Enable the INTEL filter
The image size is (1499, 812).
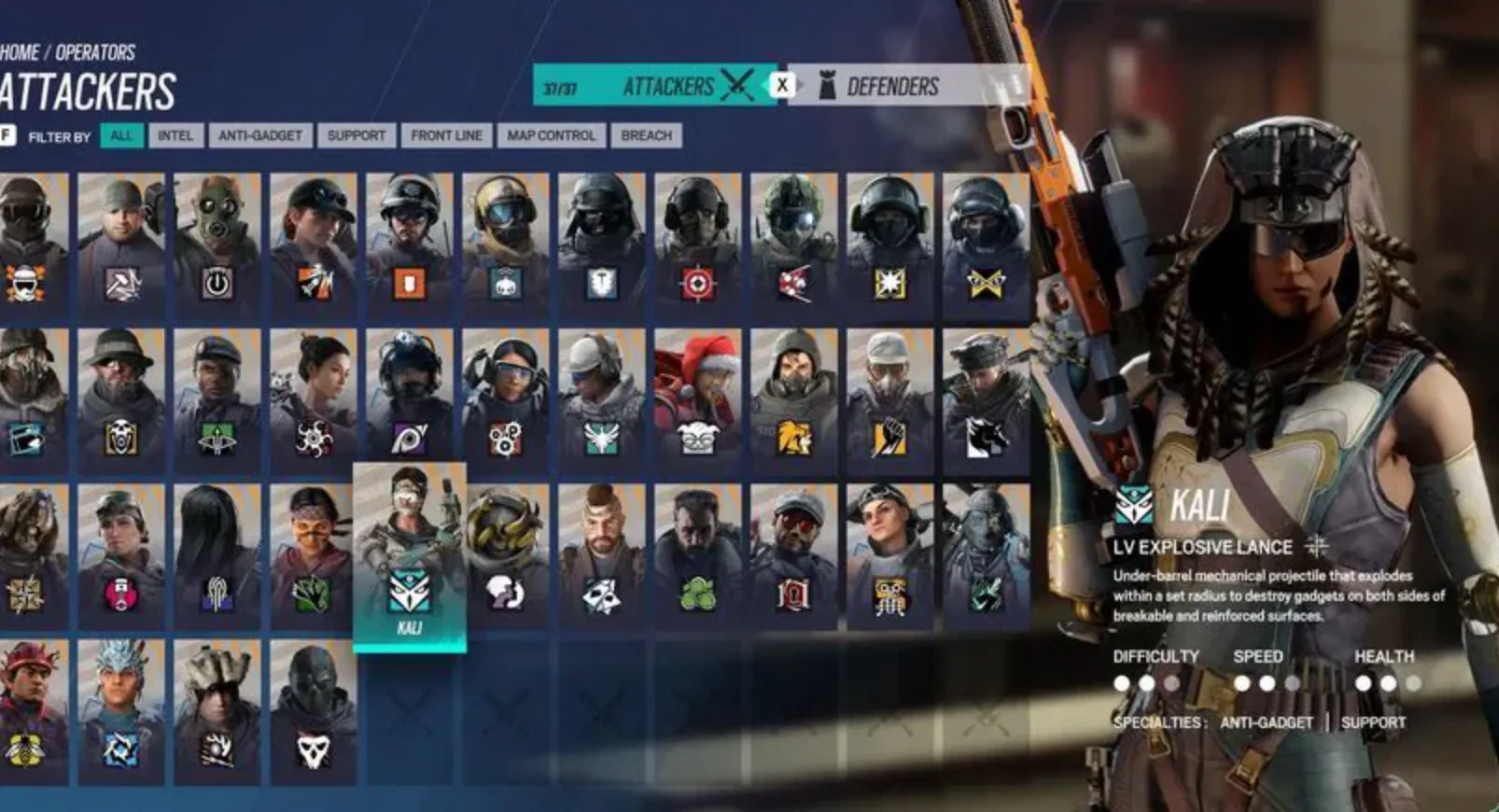point(176,135)
